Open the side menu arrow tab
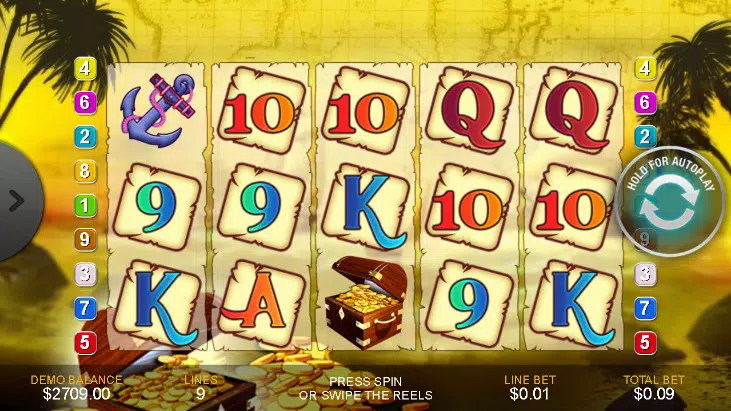731x411 pixels. (x=15, y=200)
